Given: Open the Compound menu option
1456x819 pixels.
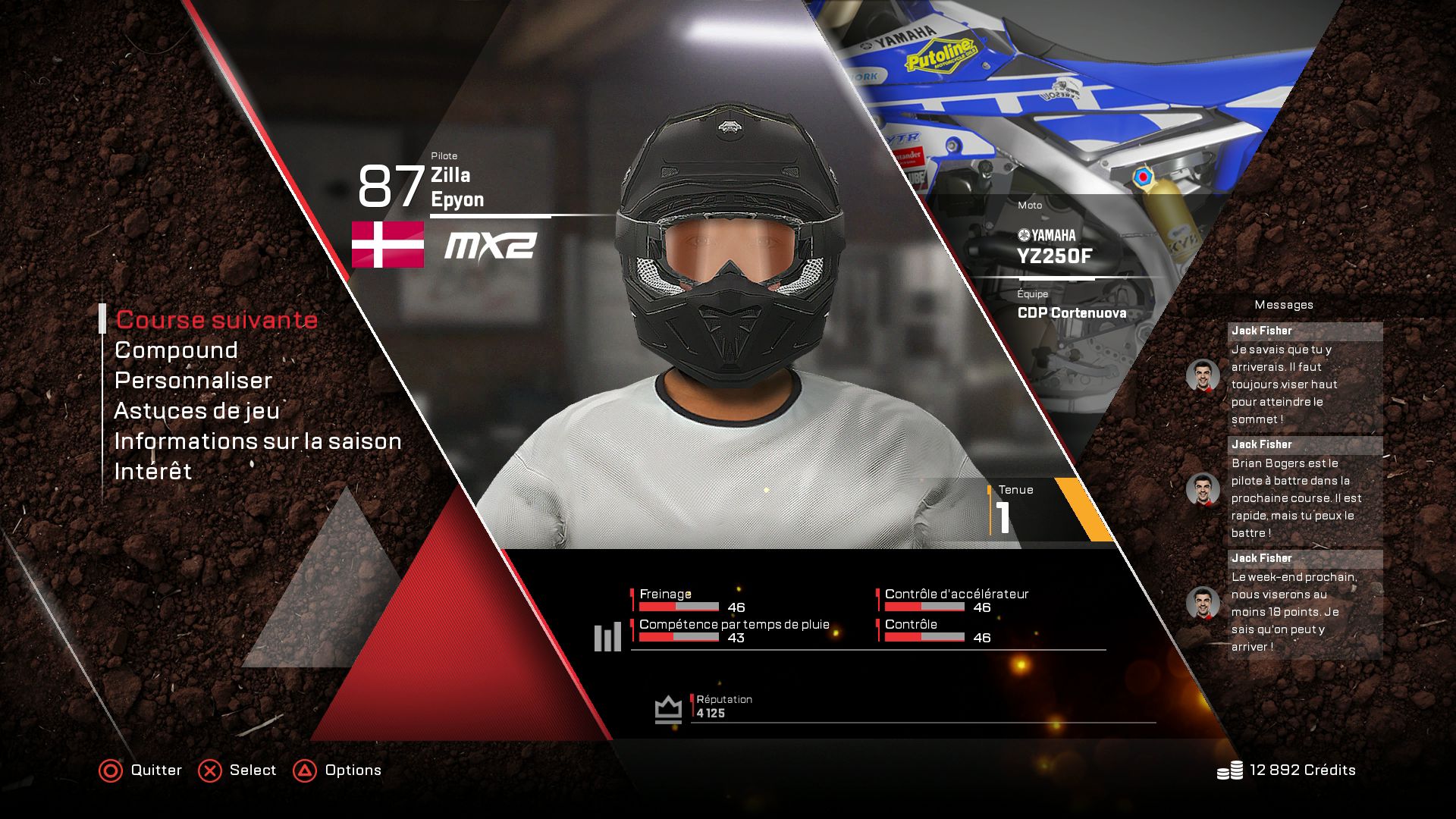Looking at the screenshot, I should [x=176, y=350].
